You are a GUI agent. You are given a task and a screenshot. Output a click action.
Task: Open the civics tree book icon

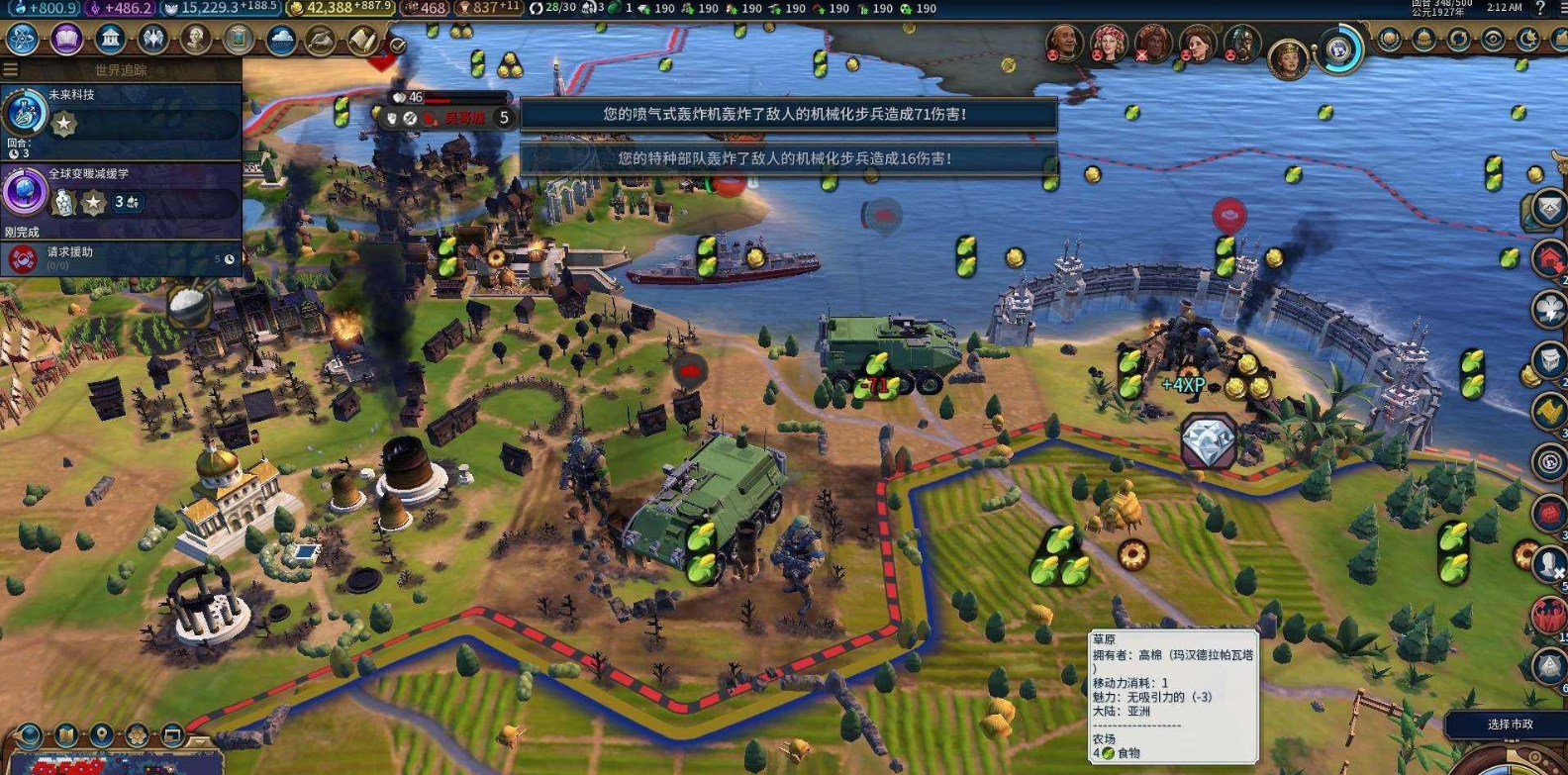[x=65, y=40]
